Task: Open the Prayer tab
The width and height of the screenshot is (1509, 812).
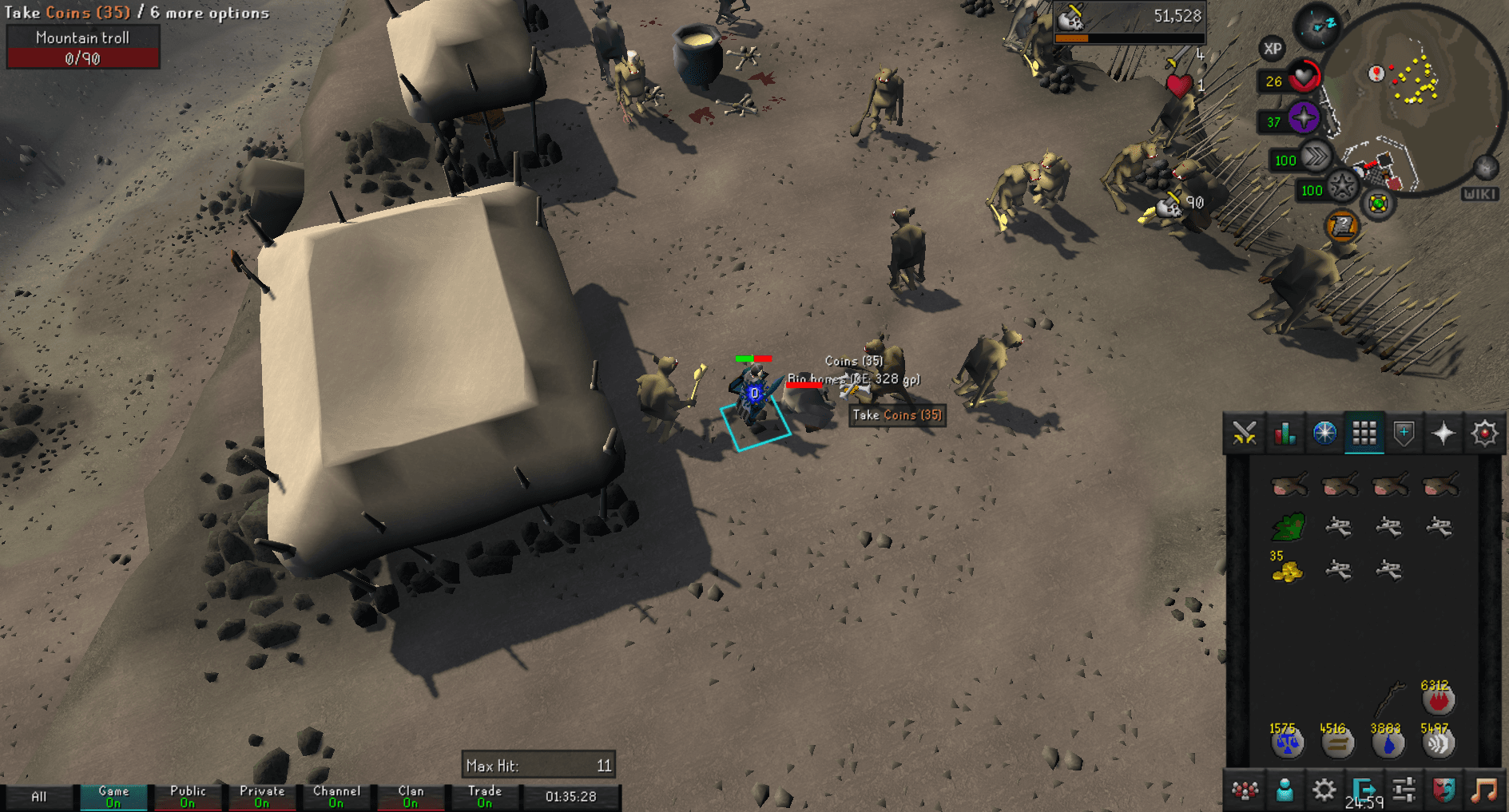Action: (x=1443, y=433)
